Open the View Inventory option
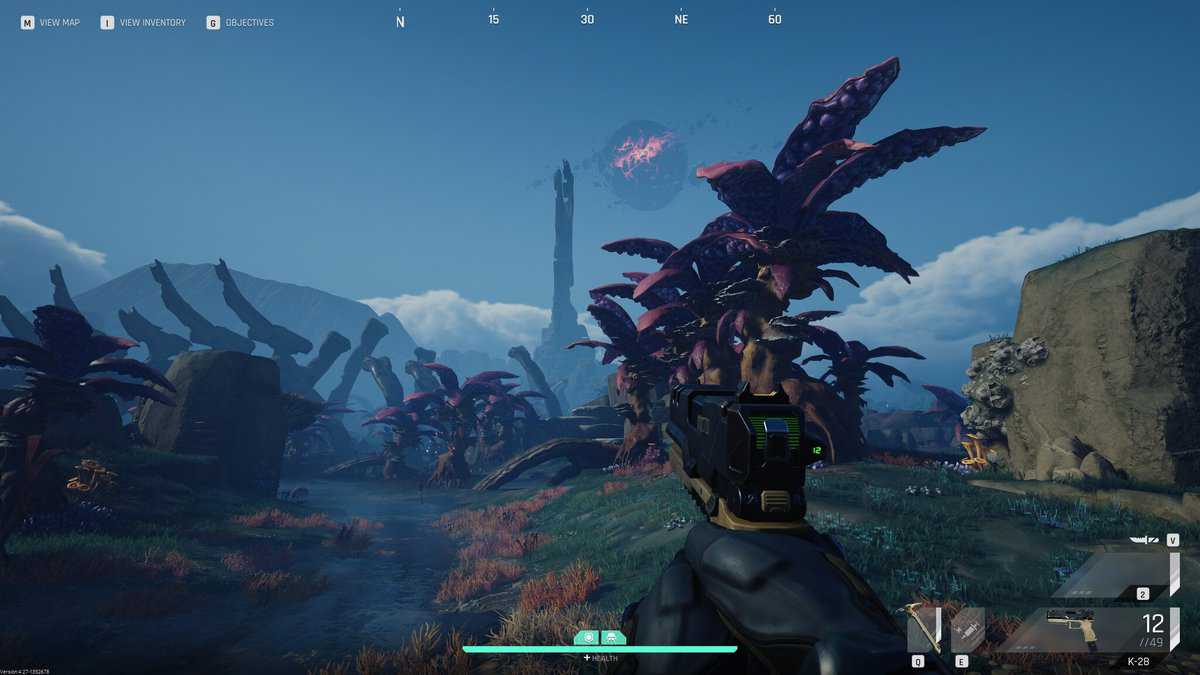The width and height of the screenshot is (1200, 675). 143,22
